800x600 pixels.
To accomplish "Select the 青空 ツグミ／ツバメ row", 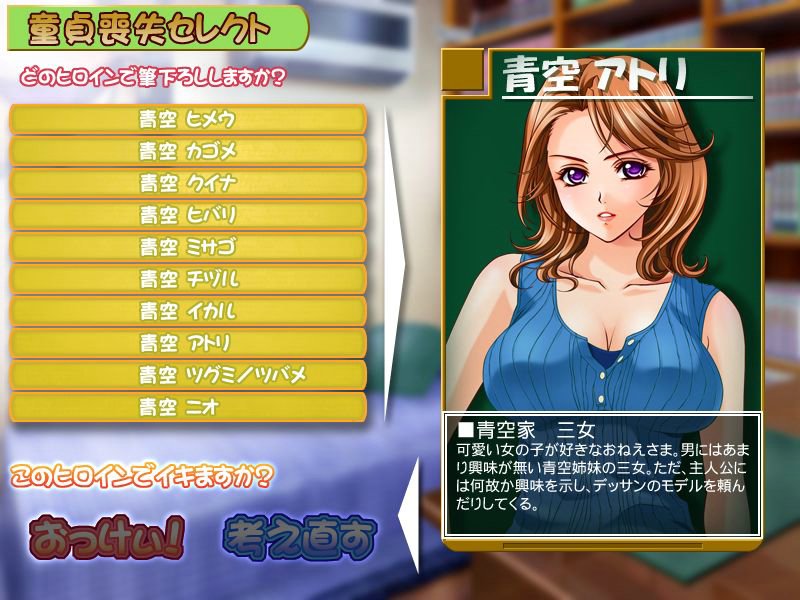I will click(188, 375).
